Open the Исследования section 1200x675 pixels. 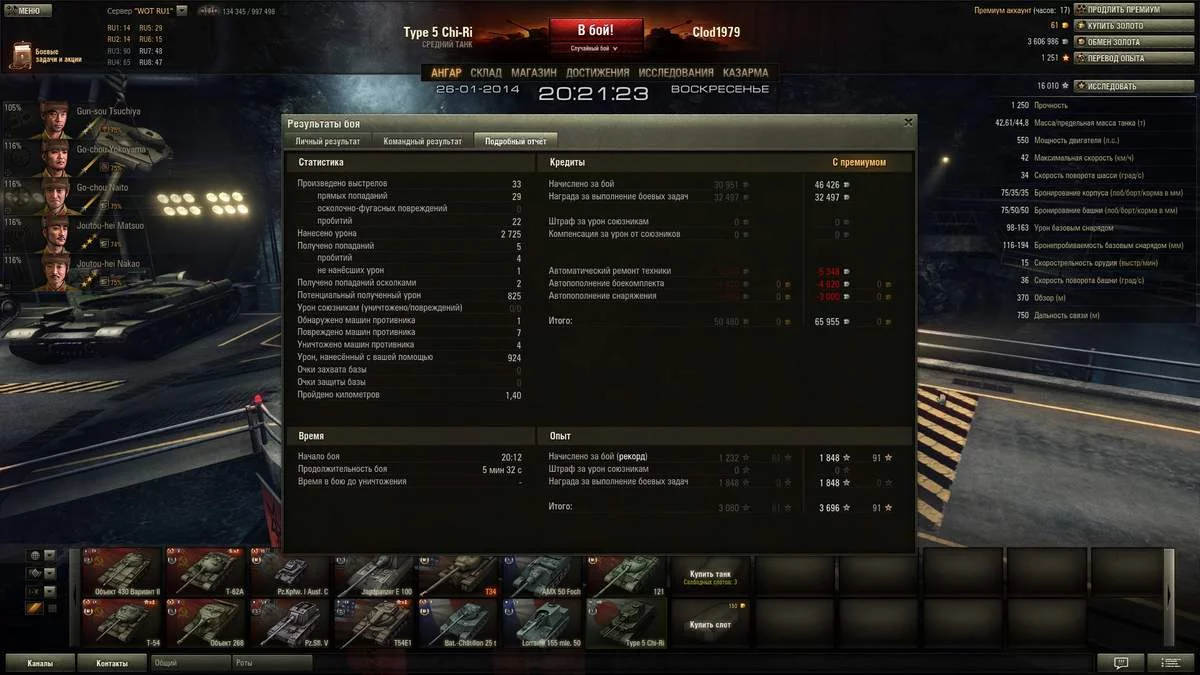coord(675,73)
